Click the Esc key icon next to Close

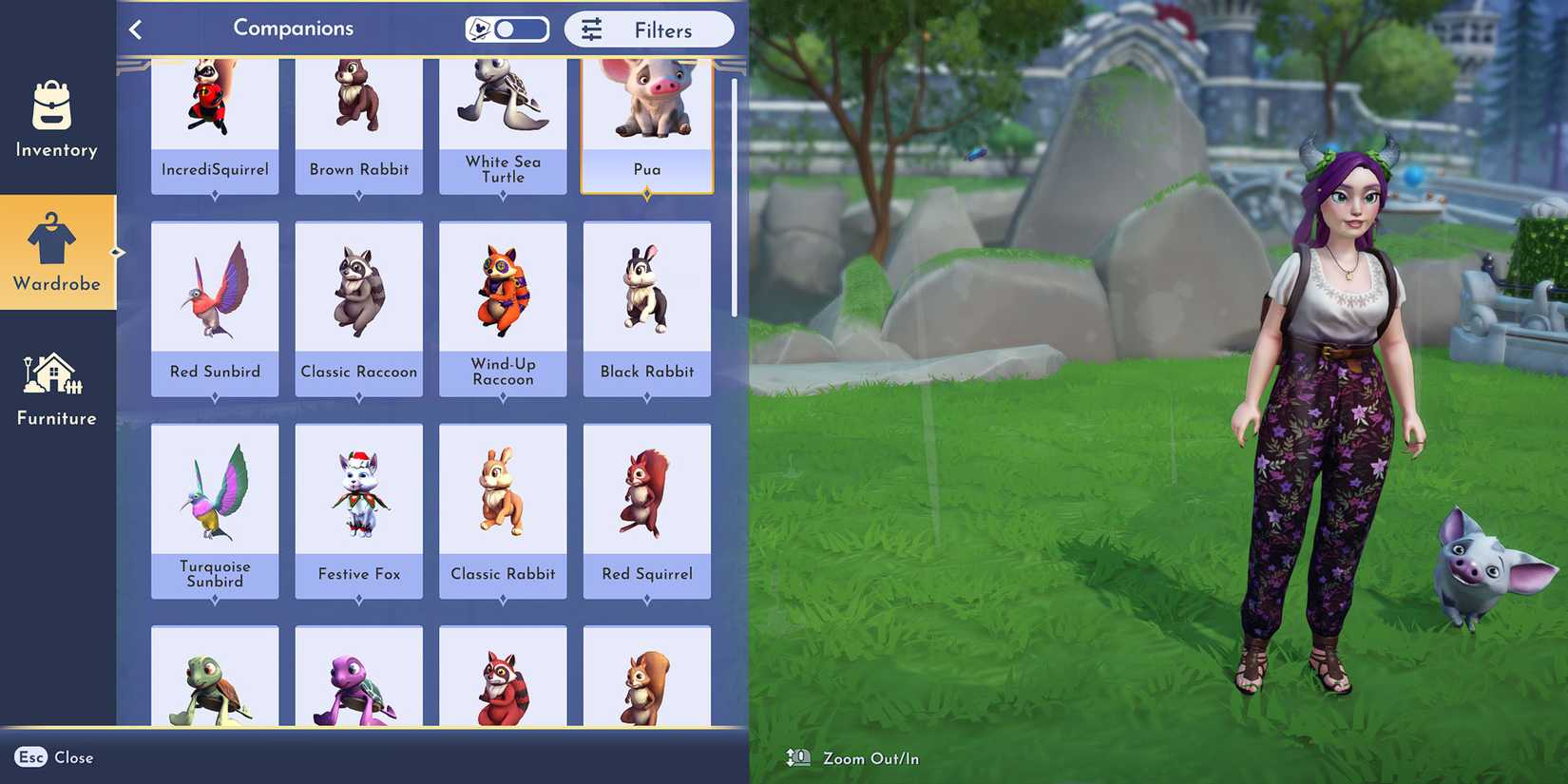click(x=30, y=757)
